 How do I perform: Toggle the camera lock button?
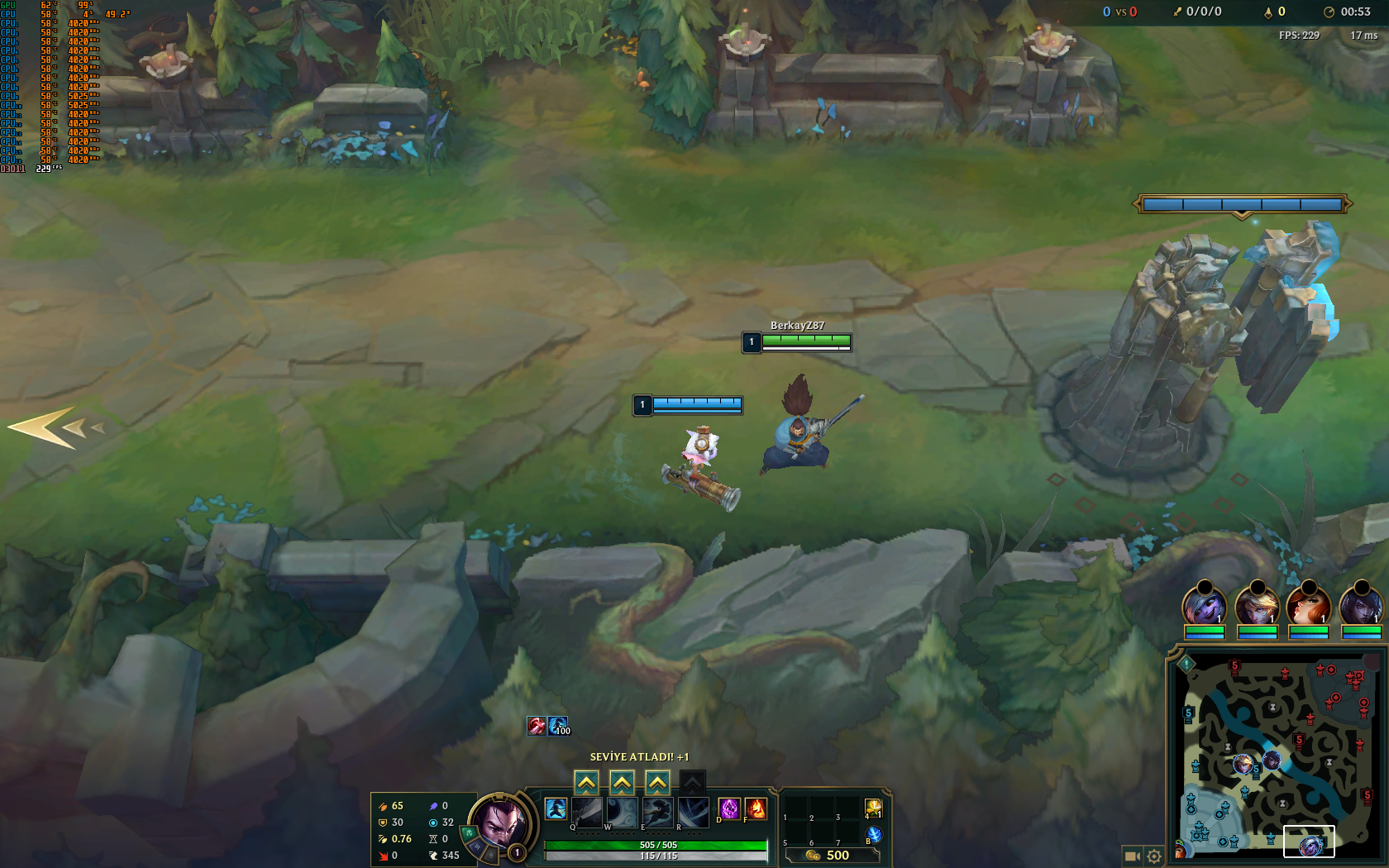tap(1133, 856)
